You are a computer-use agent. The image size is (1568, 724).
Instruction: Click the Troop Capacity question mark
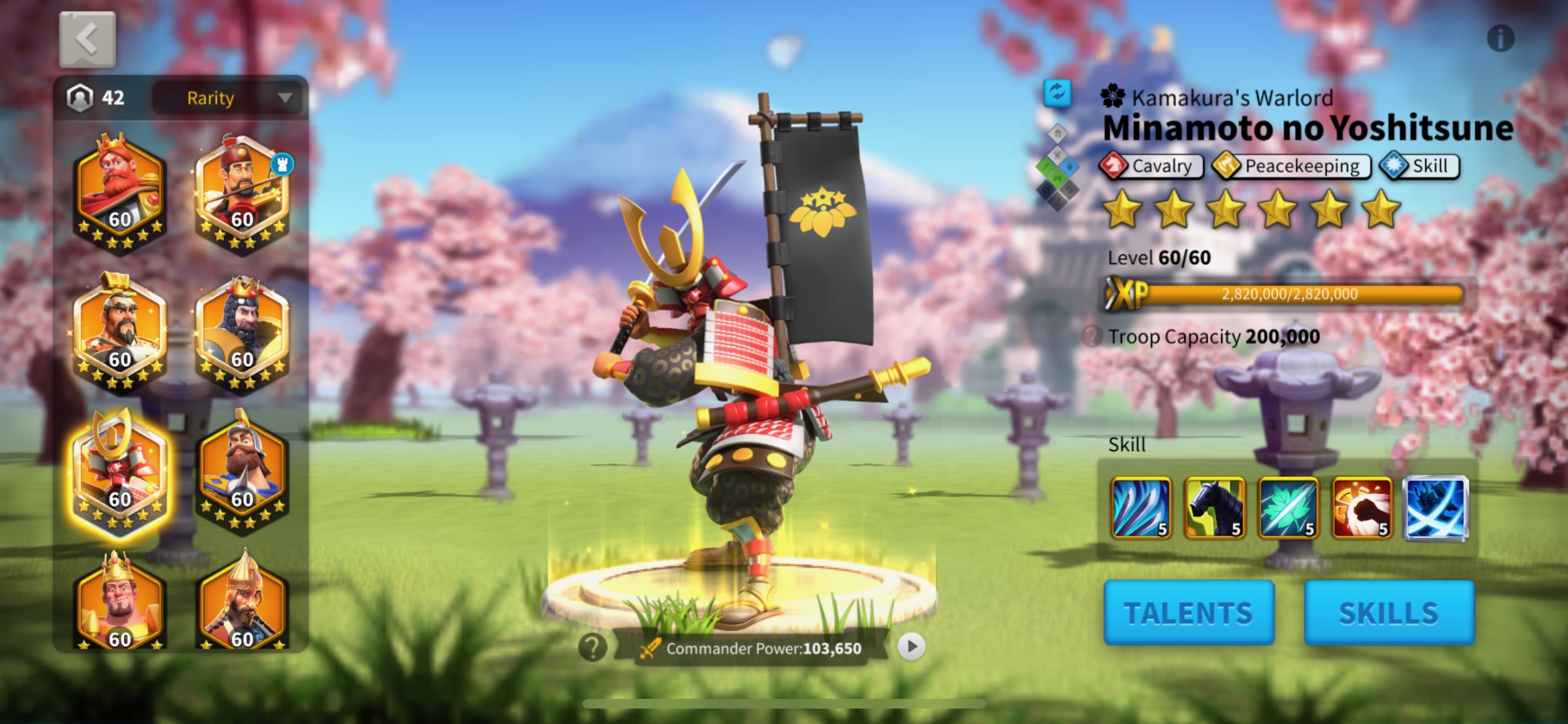pyautogui.click(x=1092, y=335)
